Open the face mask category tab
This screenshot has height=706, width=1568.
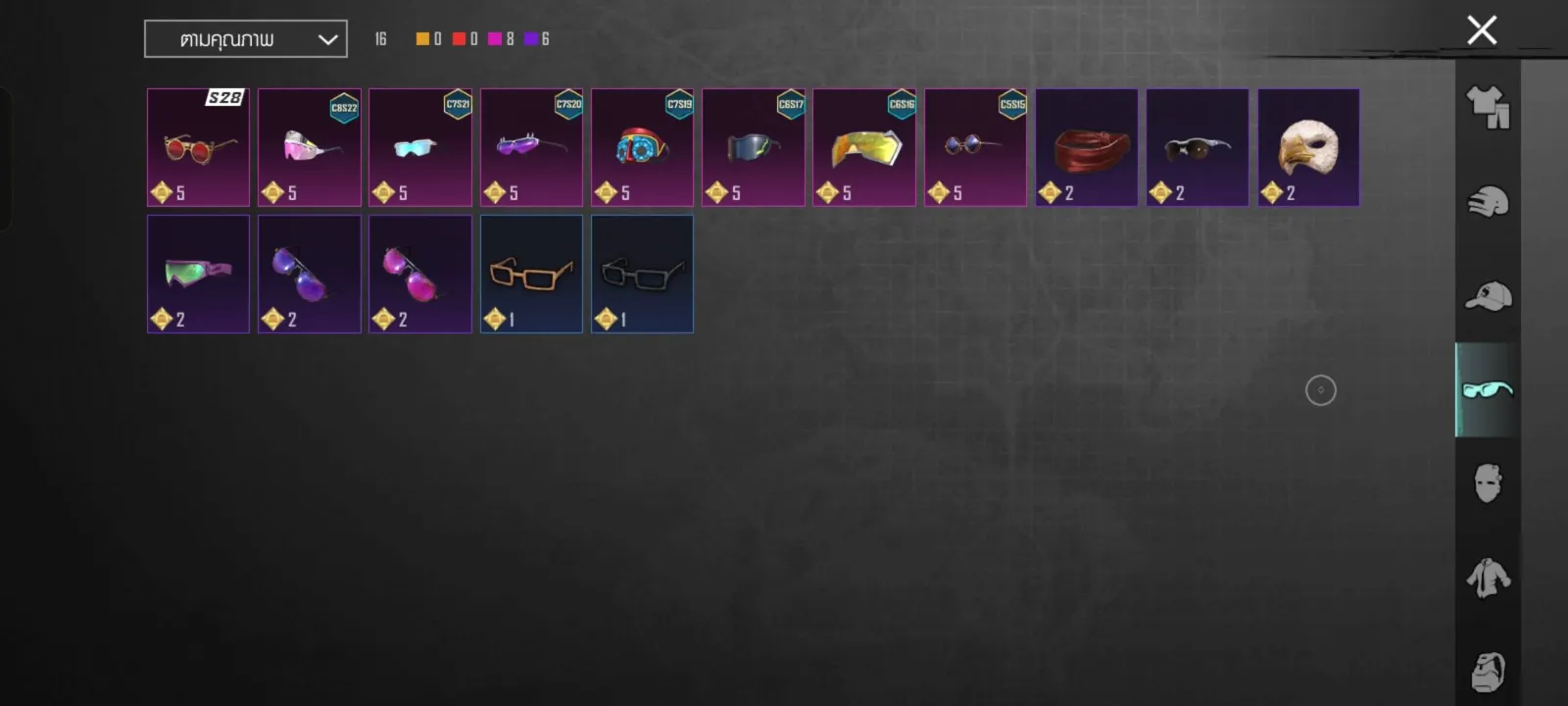(x=1488, y=483)
